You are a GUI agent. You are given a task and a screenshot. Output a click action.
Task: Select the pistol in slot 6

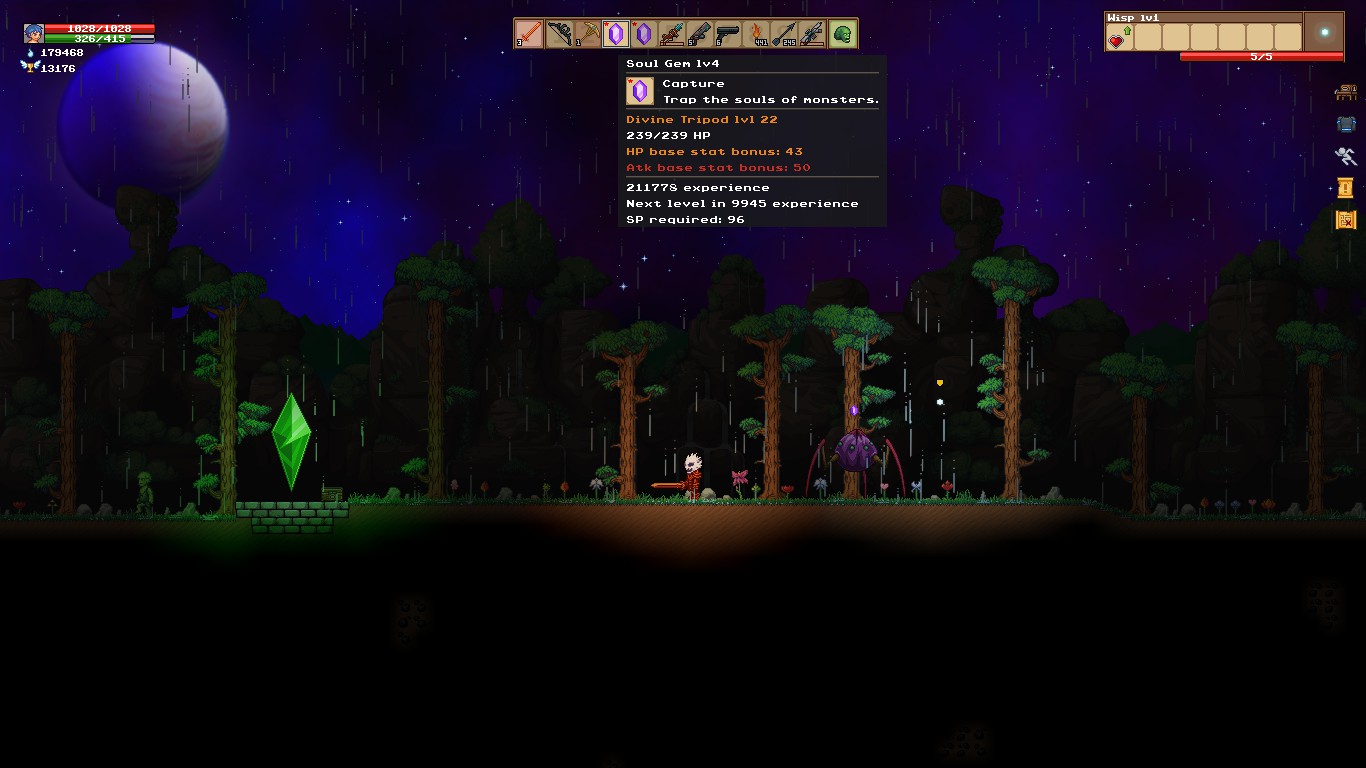[727, 33]
